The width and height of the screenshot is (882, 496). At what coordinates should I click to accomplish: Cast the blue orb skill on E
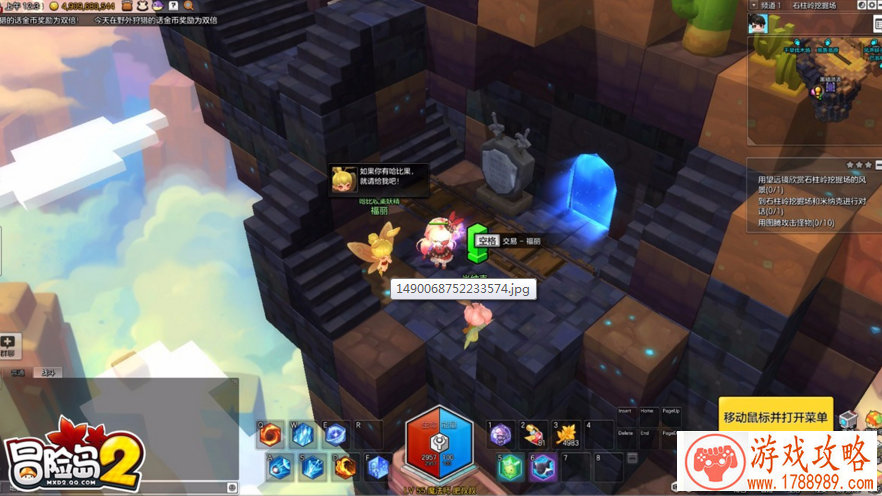pos(335,435)
